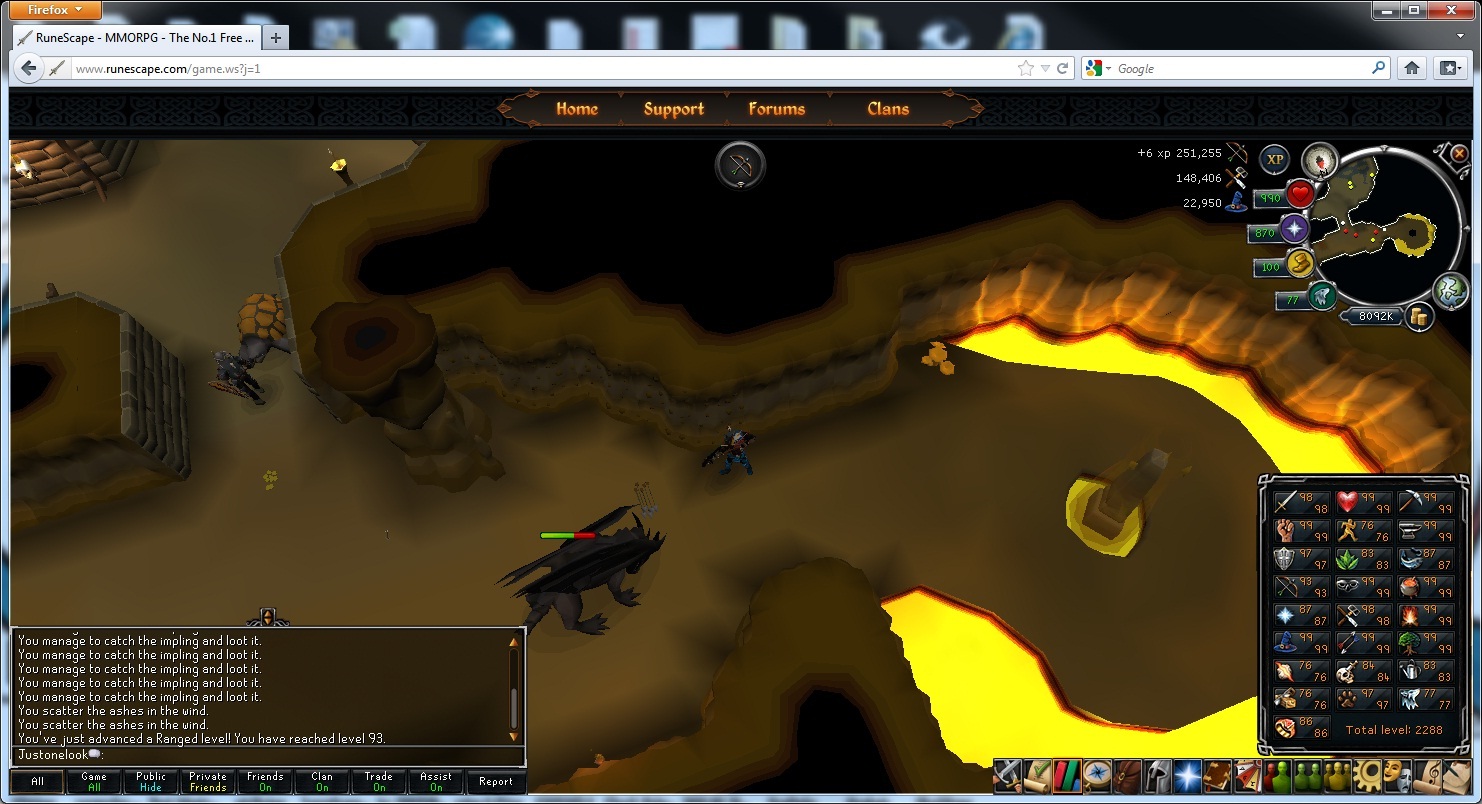Open the world map globe button
Image resolution: width=1482 pixels, height=804 pixels.
coord(1450,291)
